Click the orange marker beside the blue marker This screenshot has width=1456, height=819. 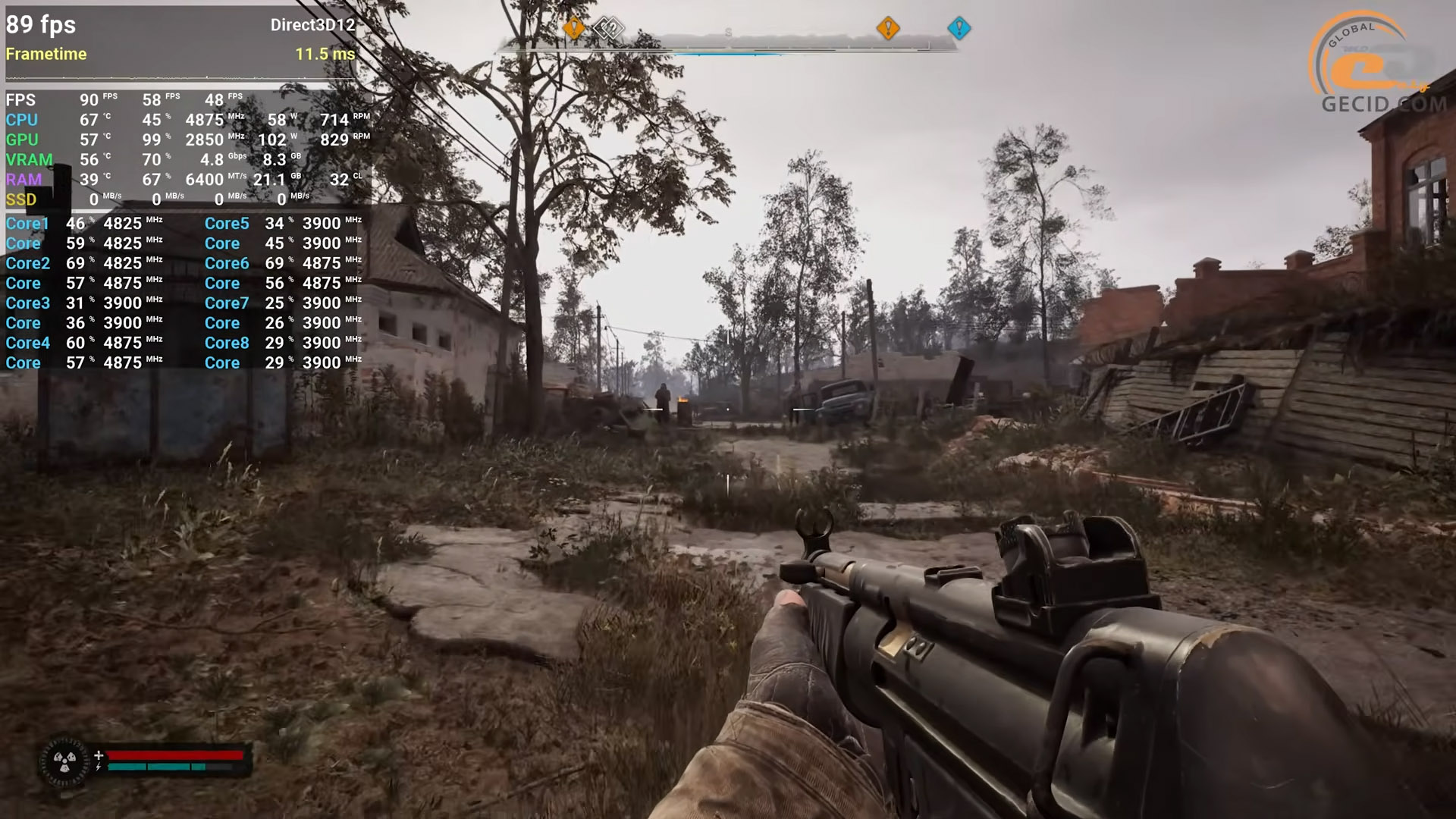887,29
